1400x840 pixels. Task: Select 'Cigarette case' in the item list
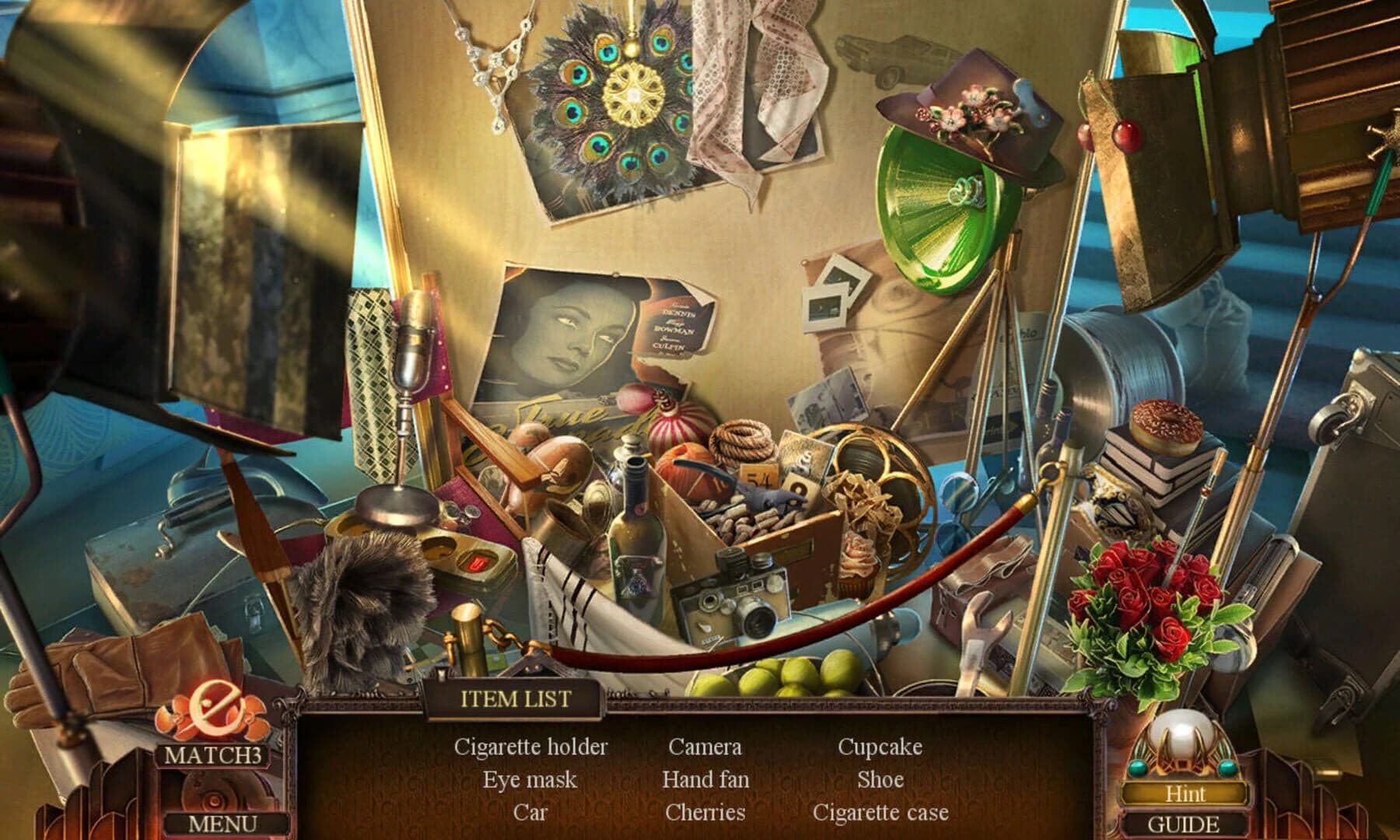click(881, 813)
